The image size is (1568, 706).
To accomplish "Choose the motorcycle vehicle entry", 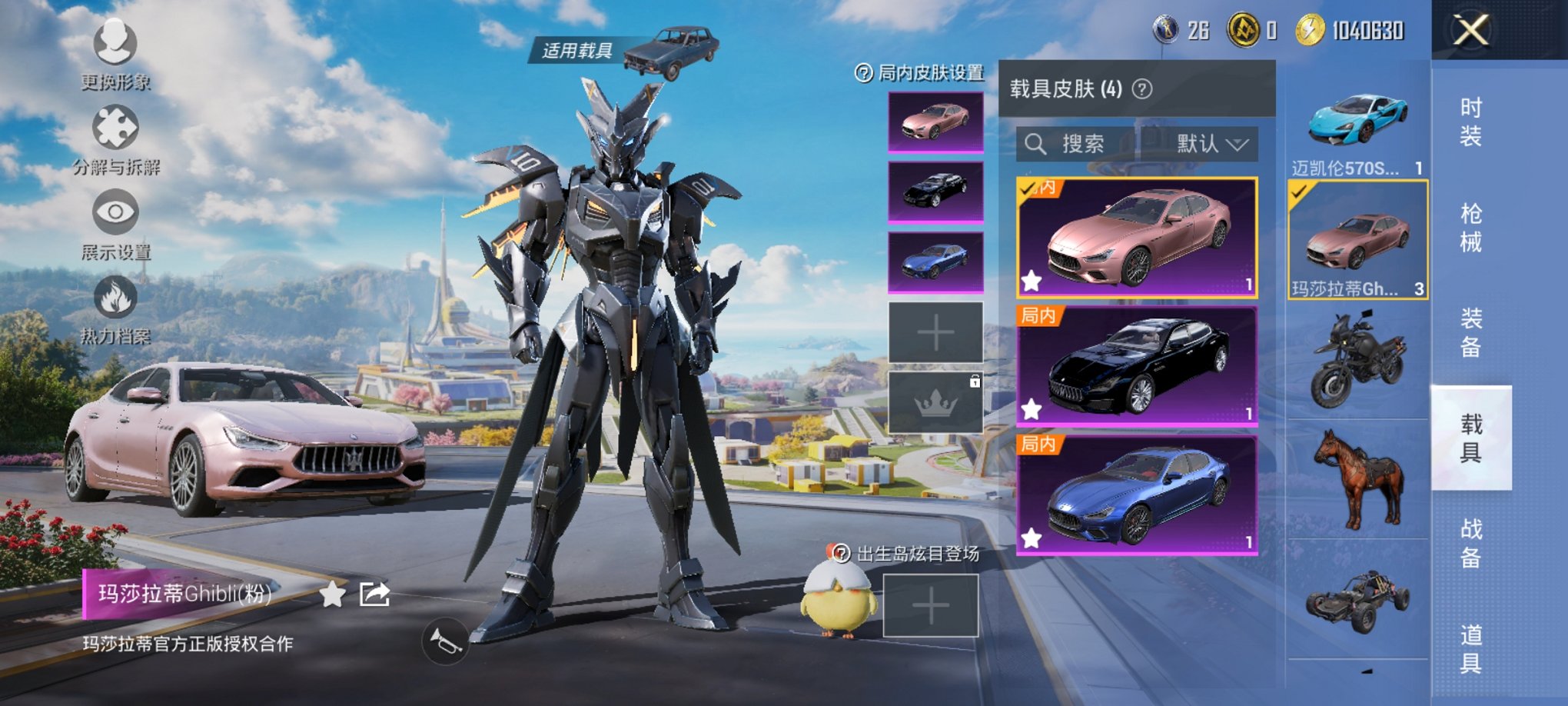I will click(x=1357, y=359).
